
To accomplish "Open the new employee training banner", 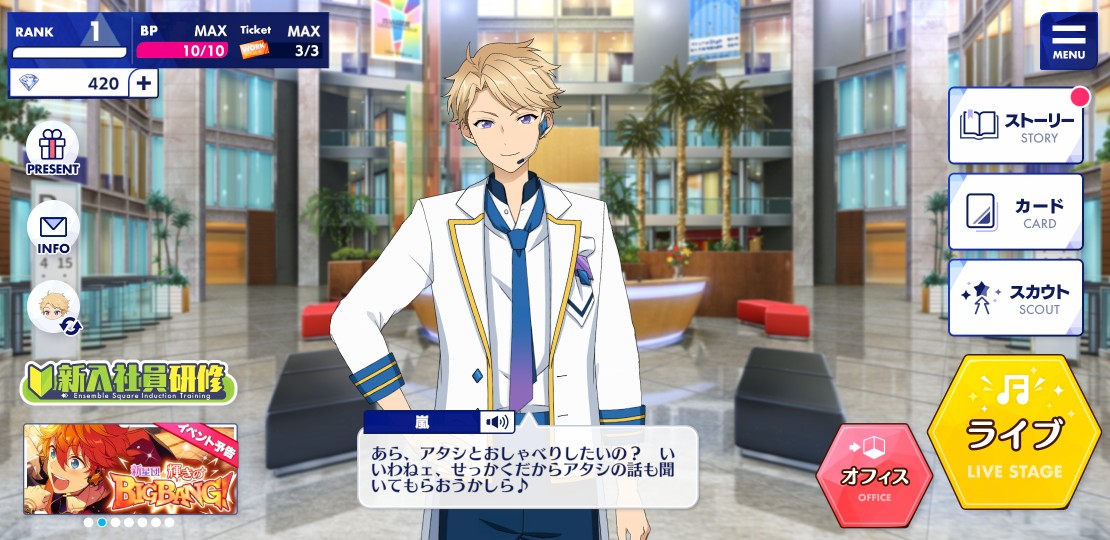I will (129, 383).
